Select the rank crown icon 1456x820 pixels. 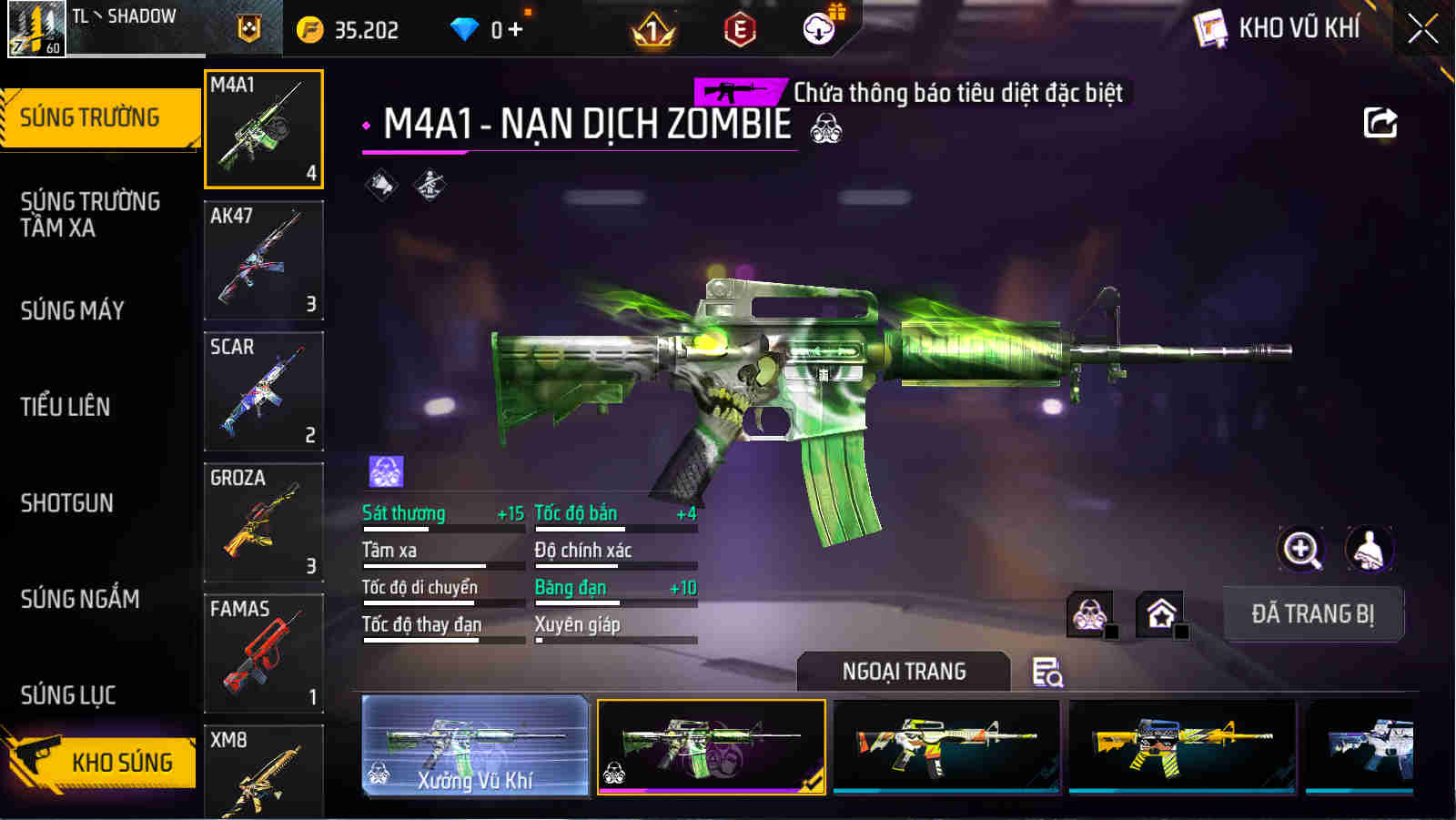click(653, 28)
